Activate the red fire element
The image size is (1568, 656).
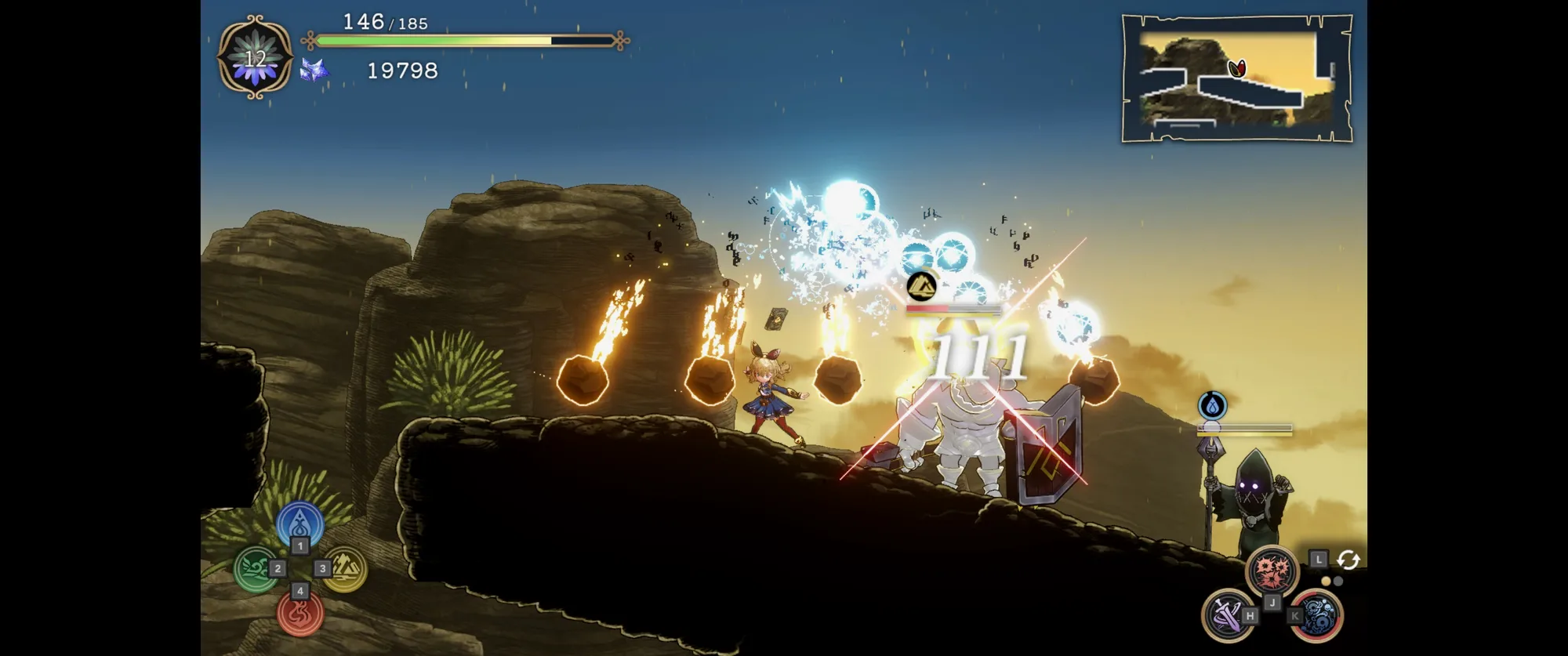coord(300,614)
